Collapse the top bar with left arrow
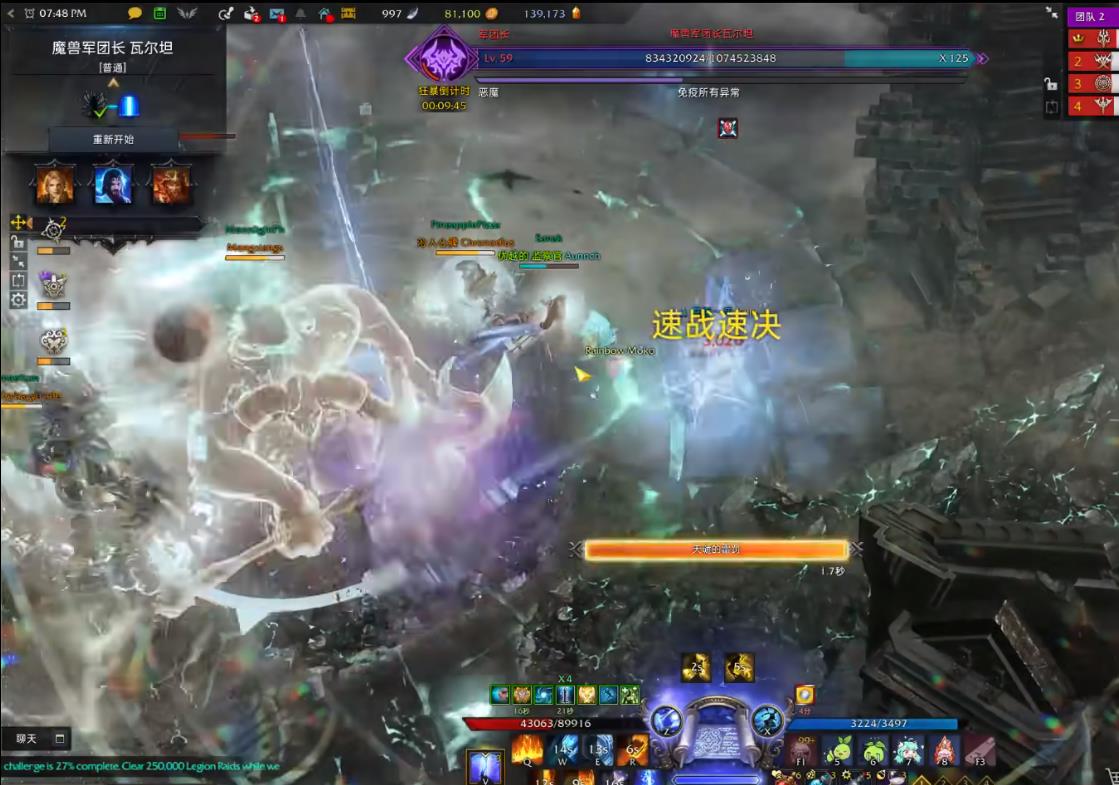 11,13
